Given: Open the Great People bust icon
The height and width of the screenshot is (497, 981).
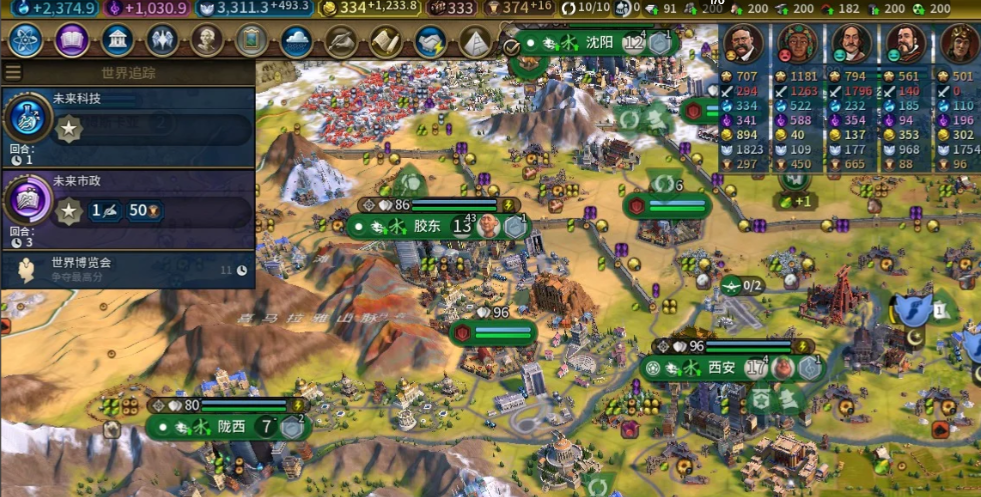Looking at the screenshot, I should coord(207,41).
